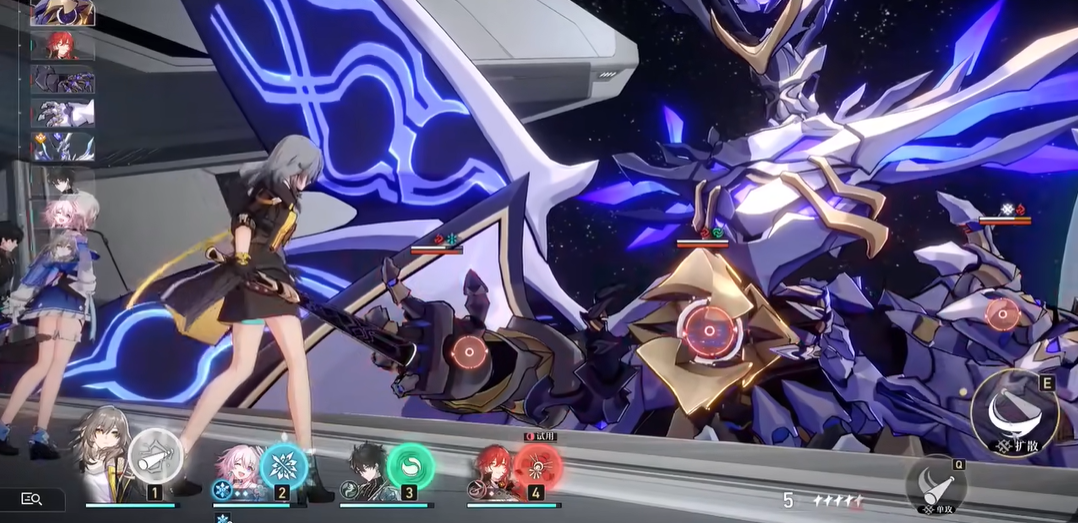Activate the grey-haired Trailblazer's ultimate icon
Image resolution: width=1078 pixels, height=523 pixels.
point(155,455)
